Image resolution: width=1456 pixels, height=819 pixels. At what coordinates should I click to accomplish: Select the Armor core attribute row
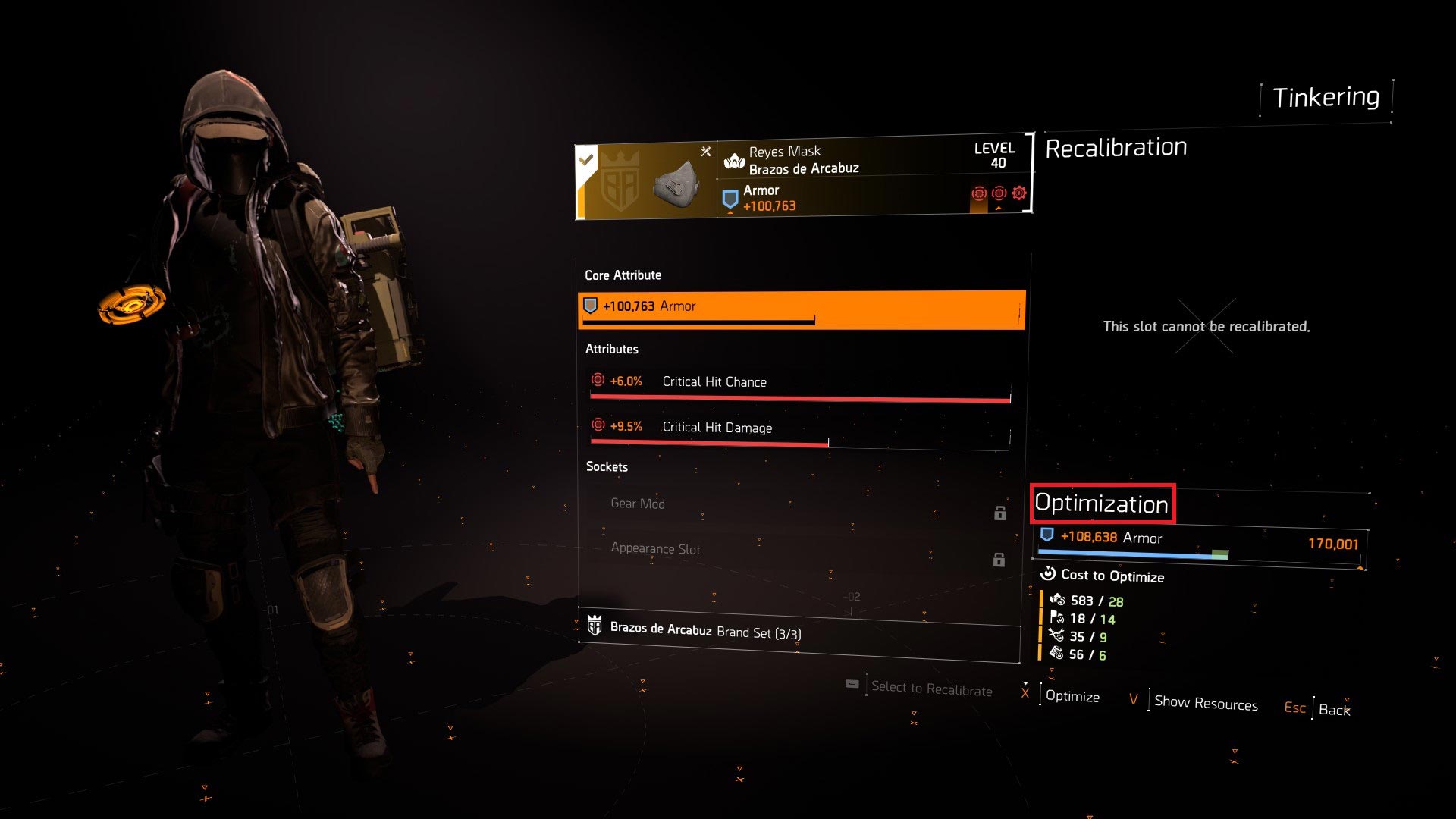point(801,308)
